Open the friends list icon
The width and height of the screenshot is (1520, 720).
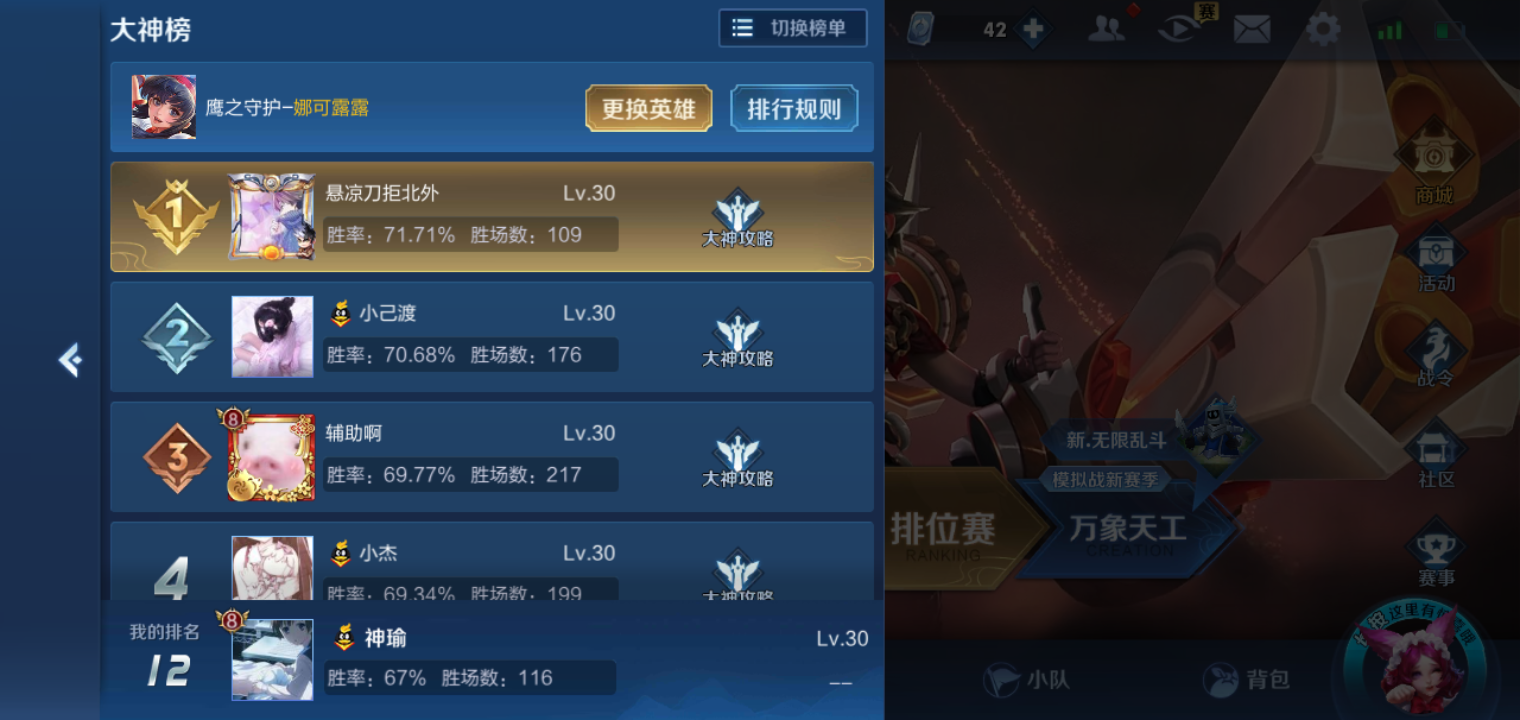[x=1107, y=30]
